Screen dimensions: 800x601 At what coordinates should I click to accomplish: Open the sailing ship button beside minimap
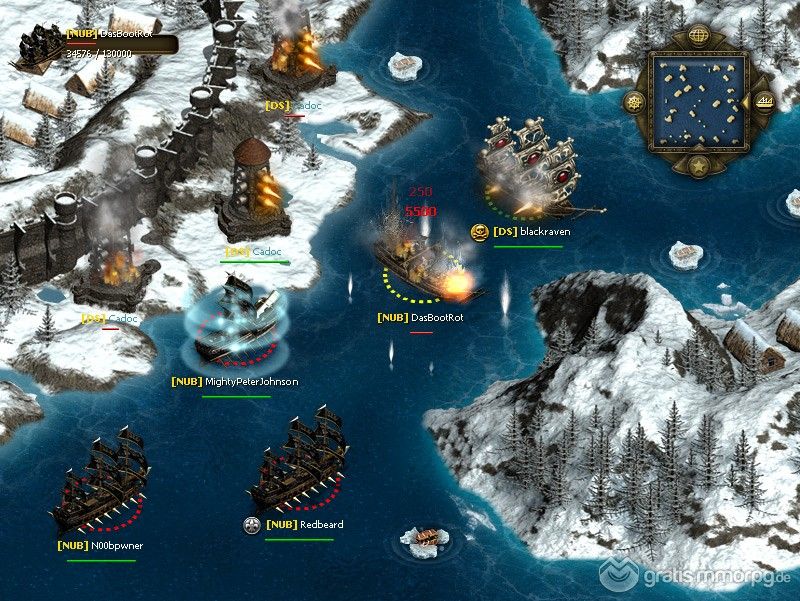(764, 100)
